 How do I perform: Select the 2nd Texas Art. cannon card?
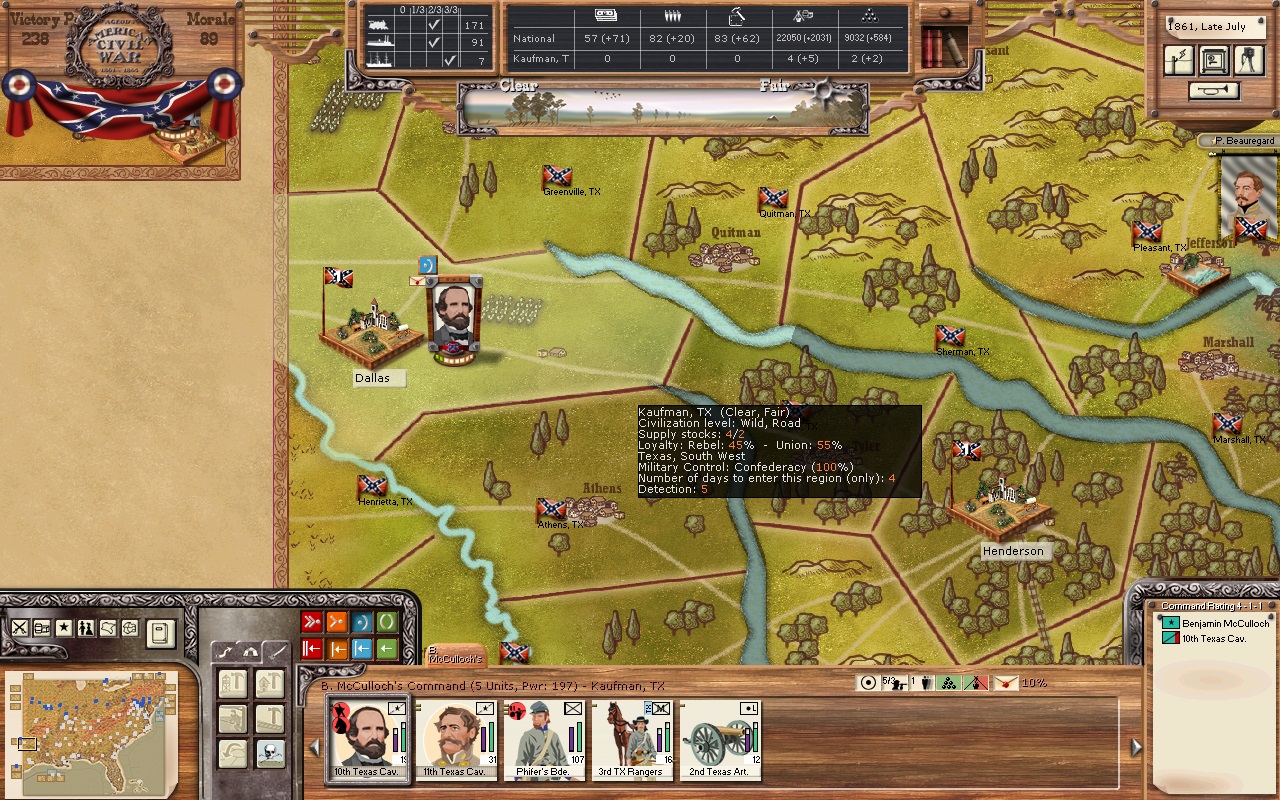(x=718, y=739)
